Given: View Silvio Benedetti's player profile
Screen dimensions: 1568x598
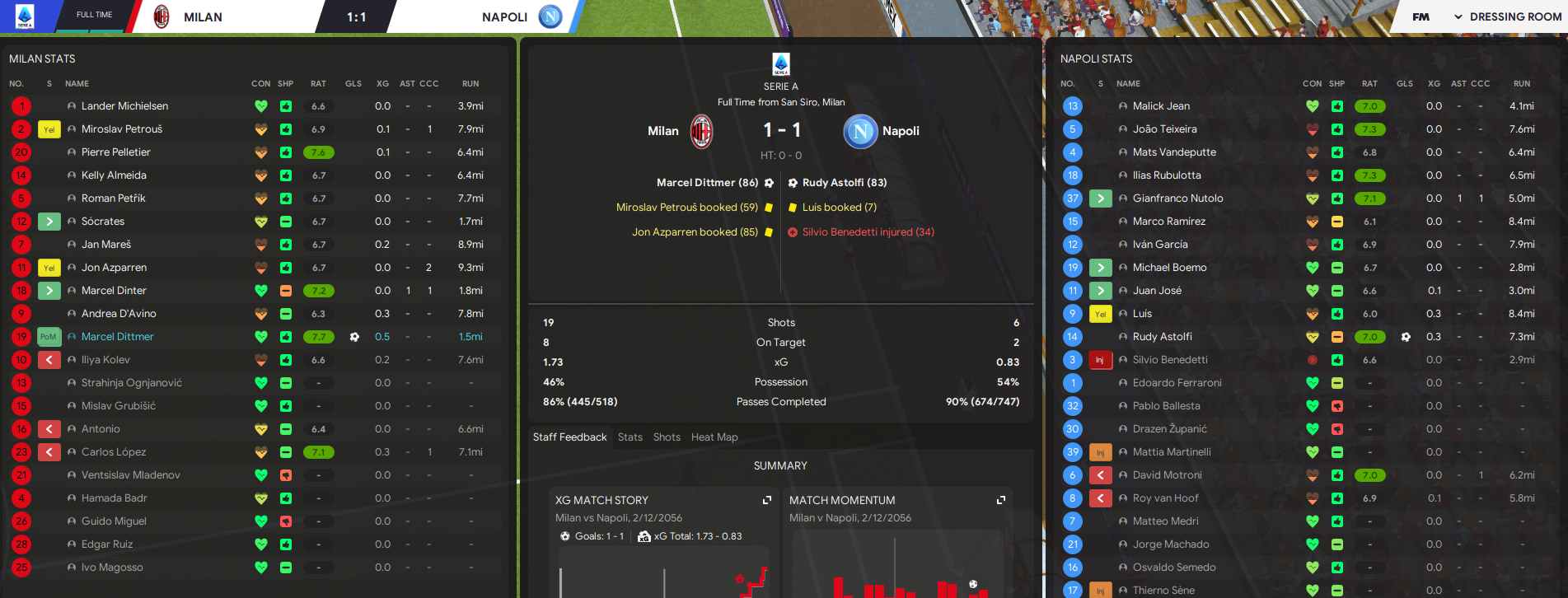Looking at the screenshot, I should pyautogui.click(x=1169, y=360).
